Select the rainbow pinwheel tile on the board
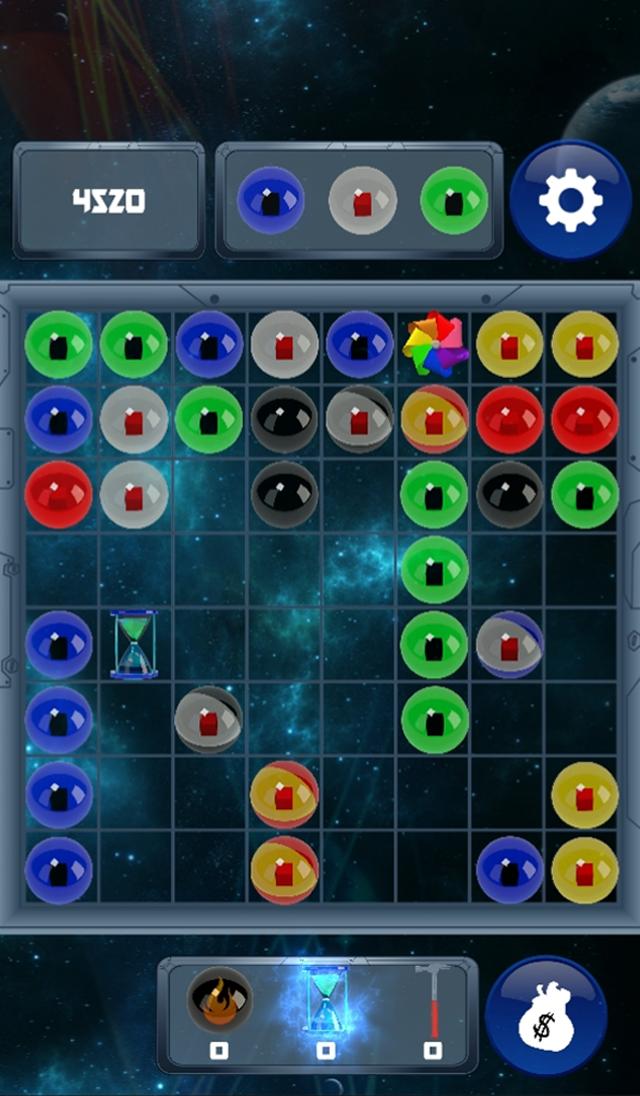 coord(435,345)
